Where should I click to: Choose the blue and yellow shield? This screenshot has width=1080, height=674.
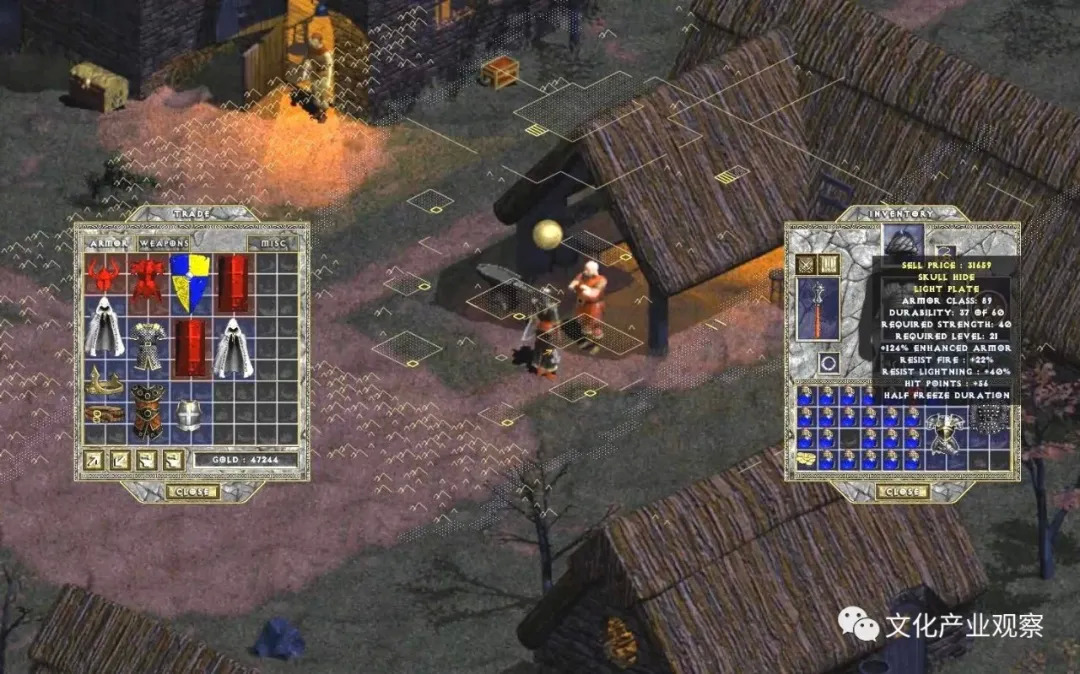click(x=189, y=281)
